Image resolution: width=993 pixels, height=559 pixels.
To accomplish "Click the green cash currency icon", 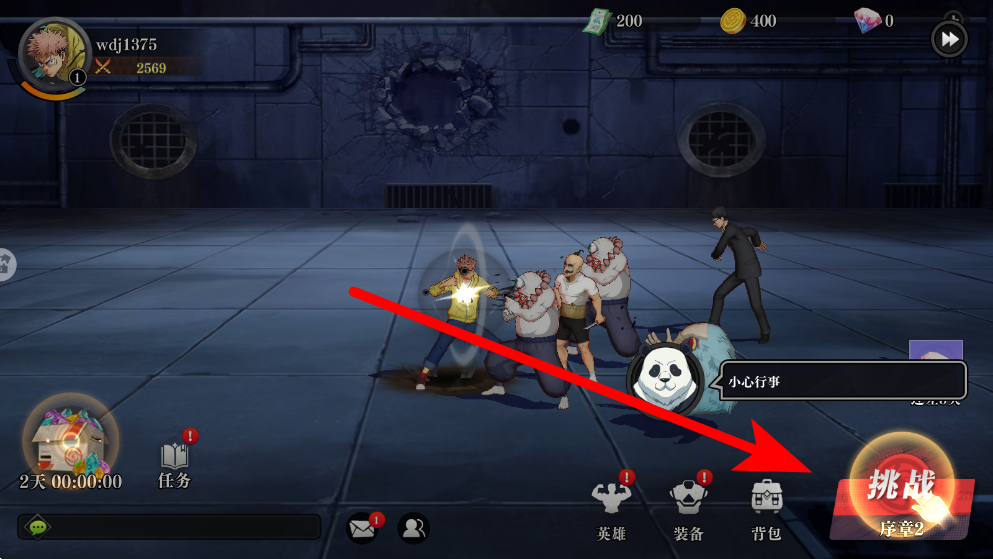I will click(596, 21).
